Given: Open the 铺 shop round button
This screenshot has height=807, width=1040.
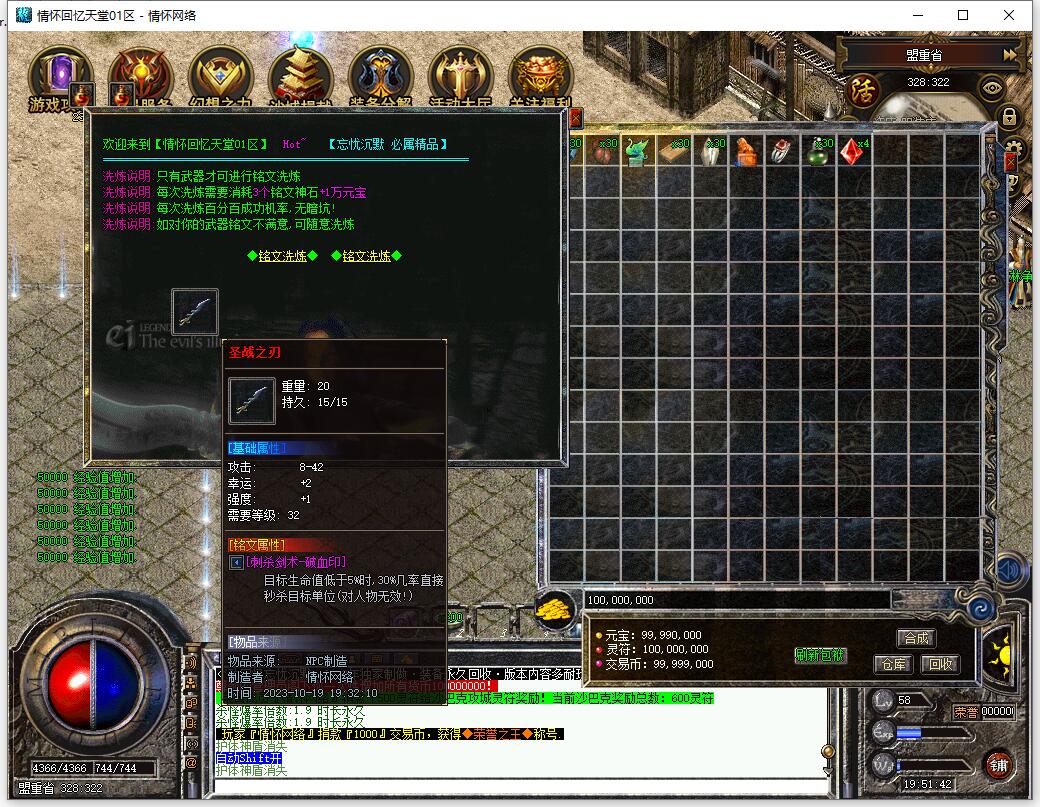Looking at the screenshot, I should pyautogui.click(x=998, y=765).
